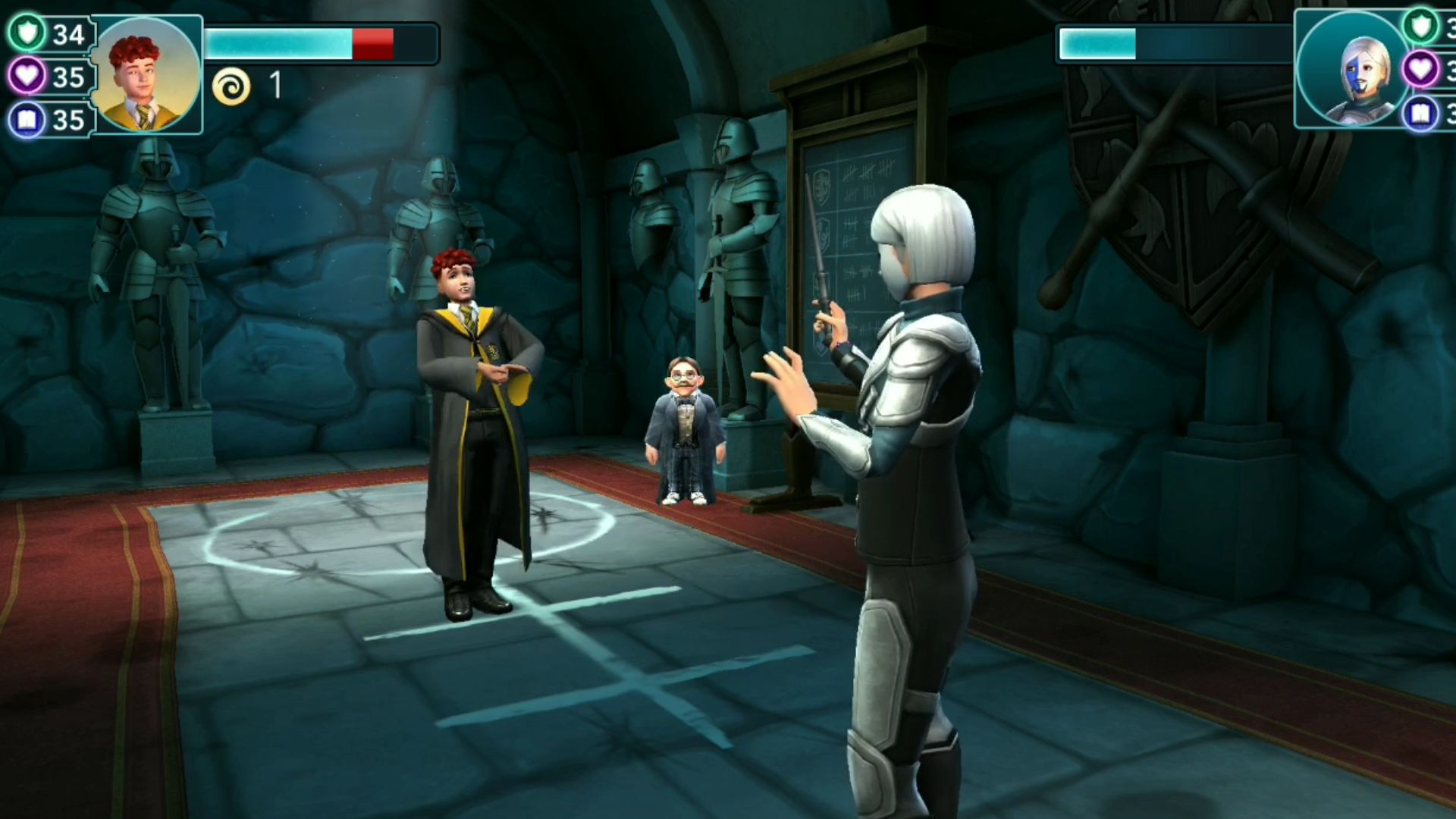Screen dimensions: 1456x819
Task: Click the player's purple heart empathy icon
Action: click(x=27, y=76)
